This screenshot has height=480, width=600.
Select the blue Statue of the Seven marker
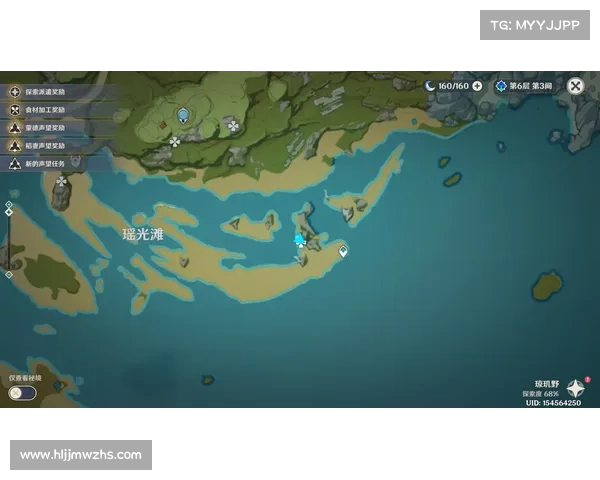(183, 116)
